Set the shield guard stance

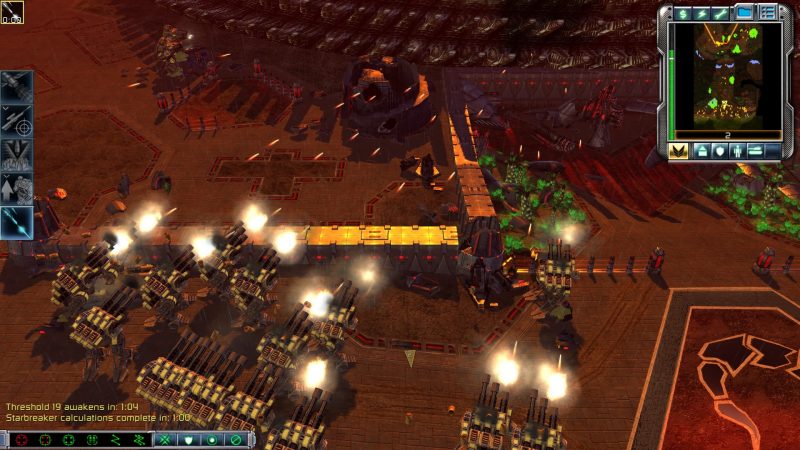pyautogui.click(x=187, y=440)
